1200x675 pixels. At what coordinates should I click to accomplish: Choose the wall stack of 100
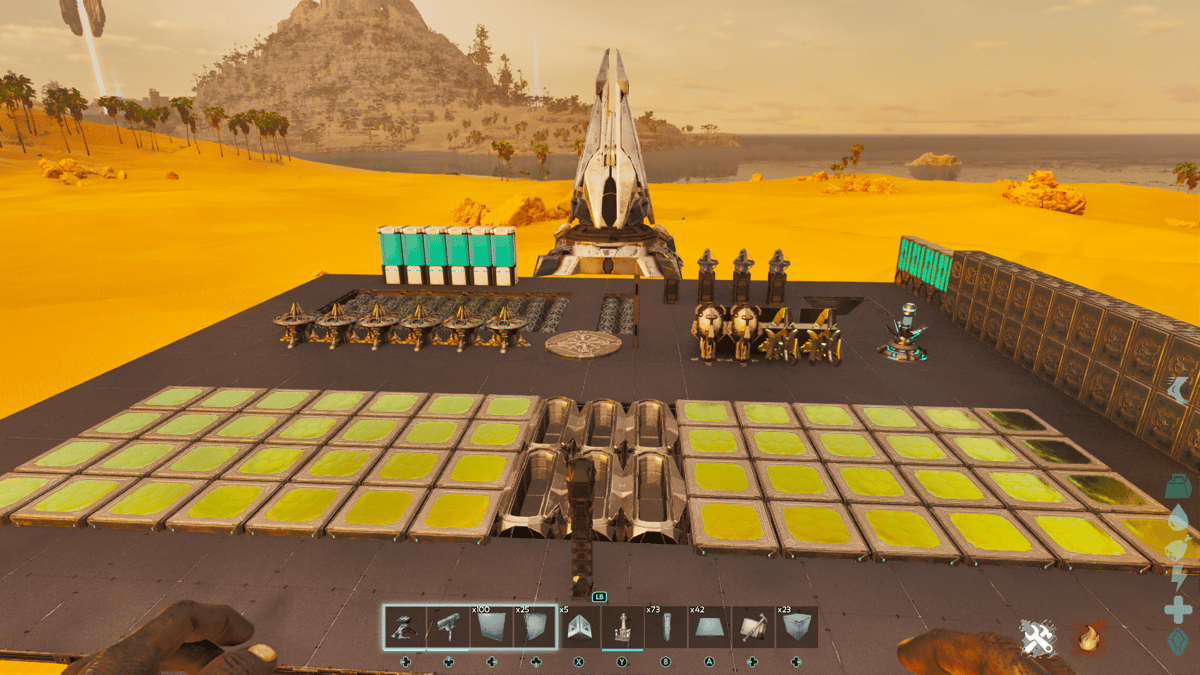click(x=492, y=627)
